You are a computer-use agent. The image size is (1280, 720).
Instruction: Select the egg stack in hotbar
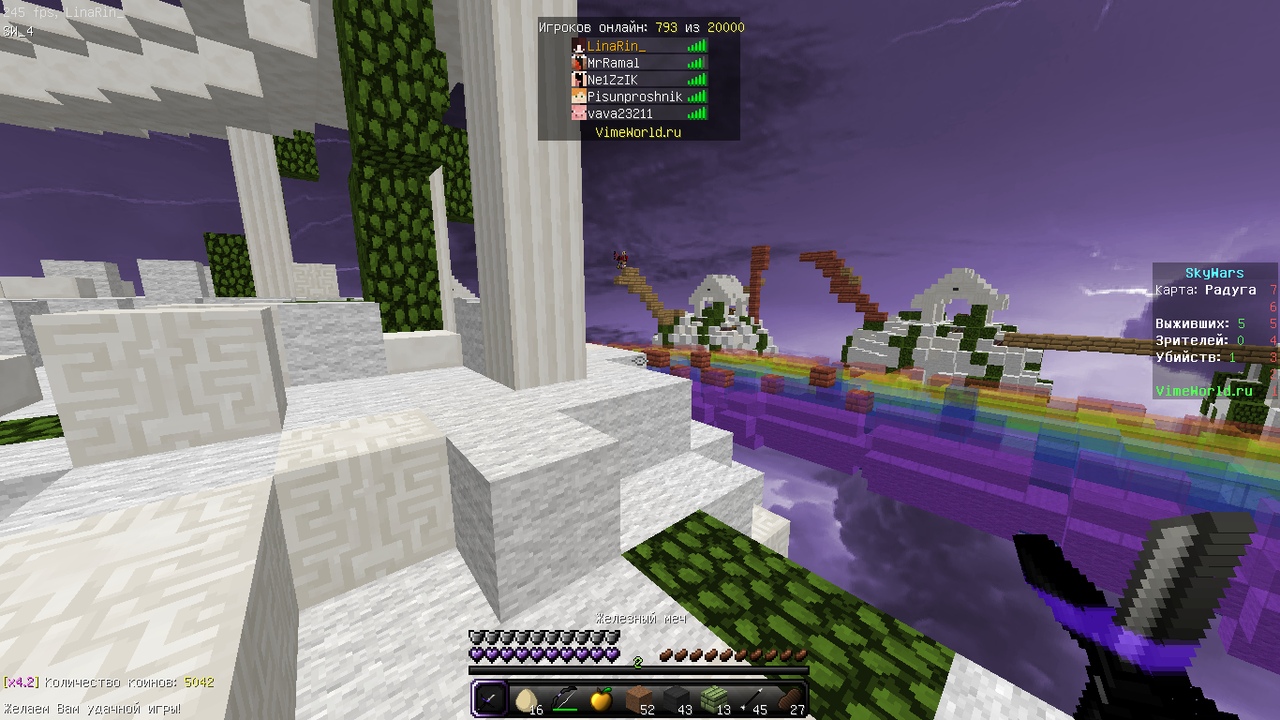(527, 699)
